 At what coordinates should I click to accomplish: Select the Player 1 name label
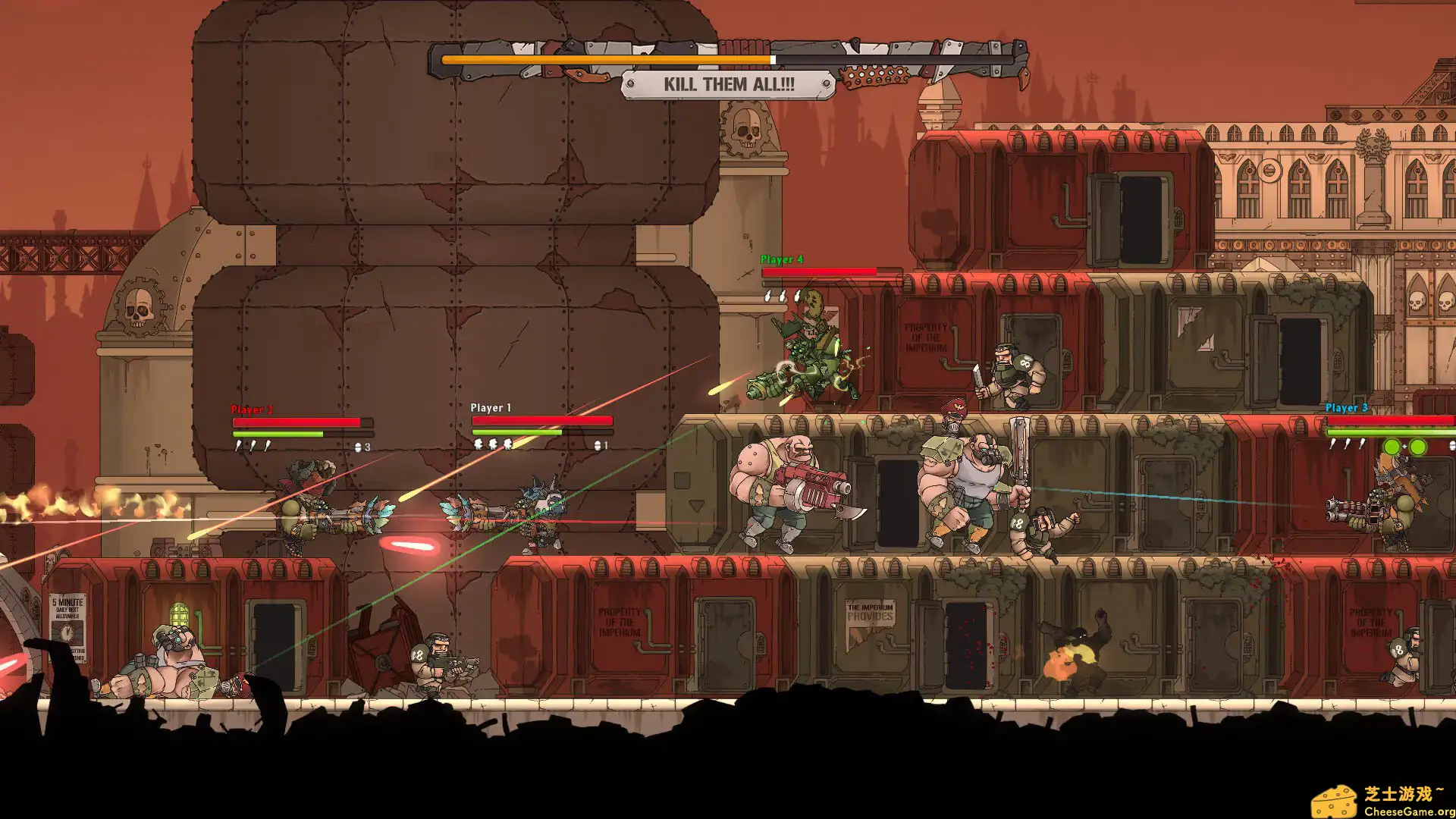[x=489, y=407]
